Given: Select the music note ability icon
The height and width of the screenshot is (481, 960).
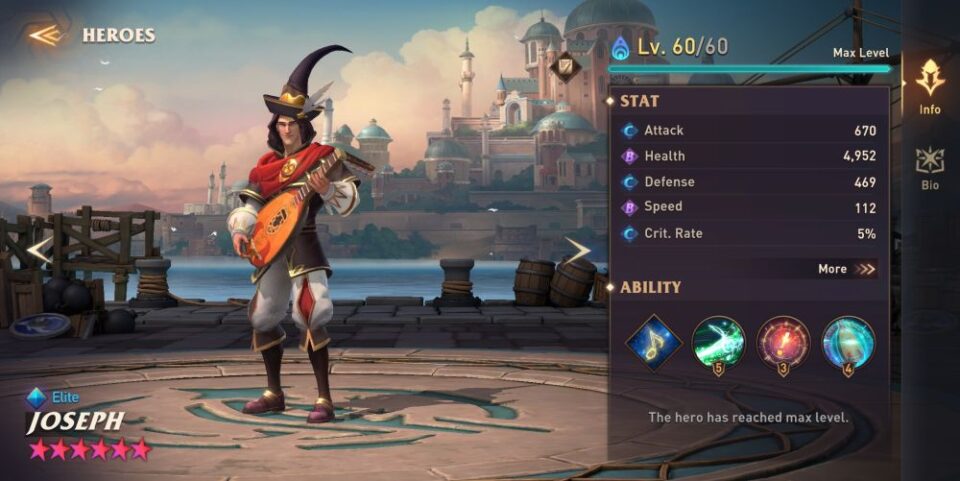Looking at the screenshot, I should [x=654, y=343].
